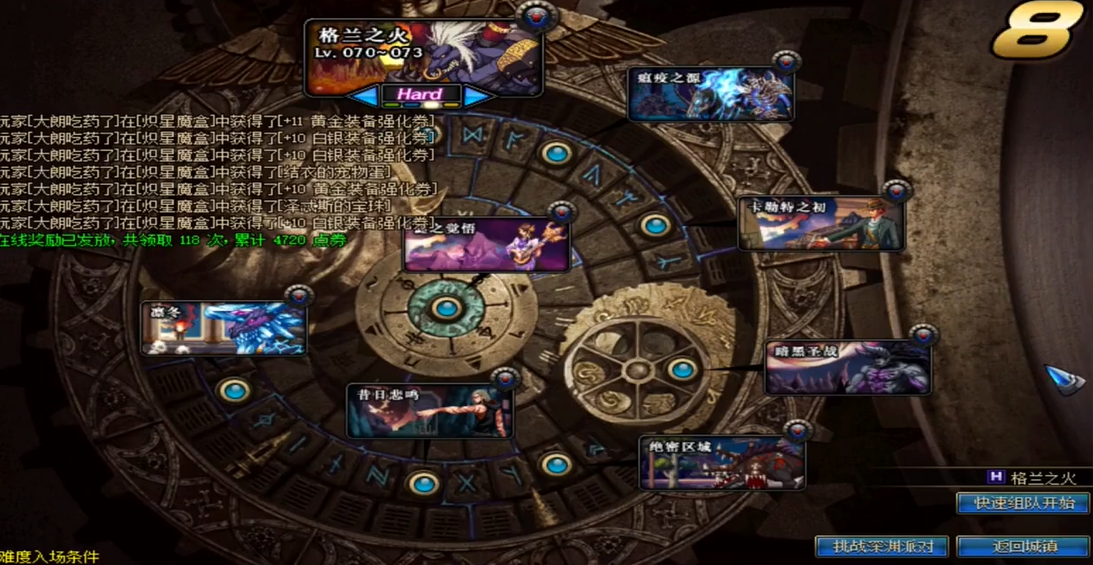Viewport: 1093px width, 565px height.
Task: Raise the difficulty with the right arrow
Action: pyautogui.click(x=477, y=95)
